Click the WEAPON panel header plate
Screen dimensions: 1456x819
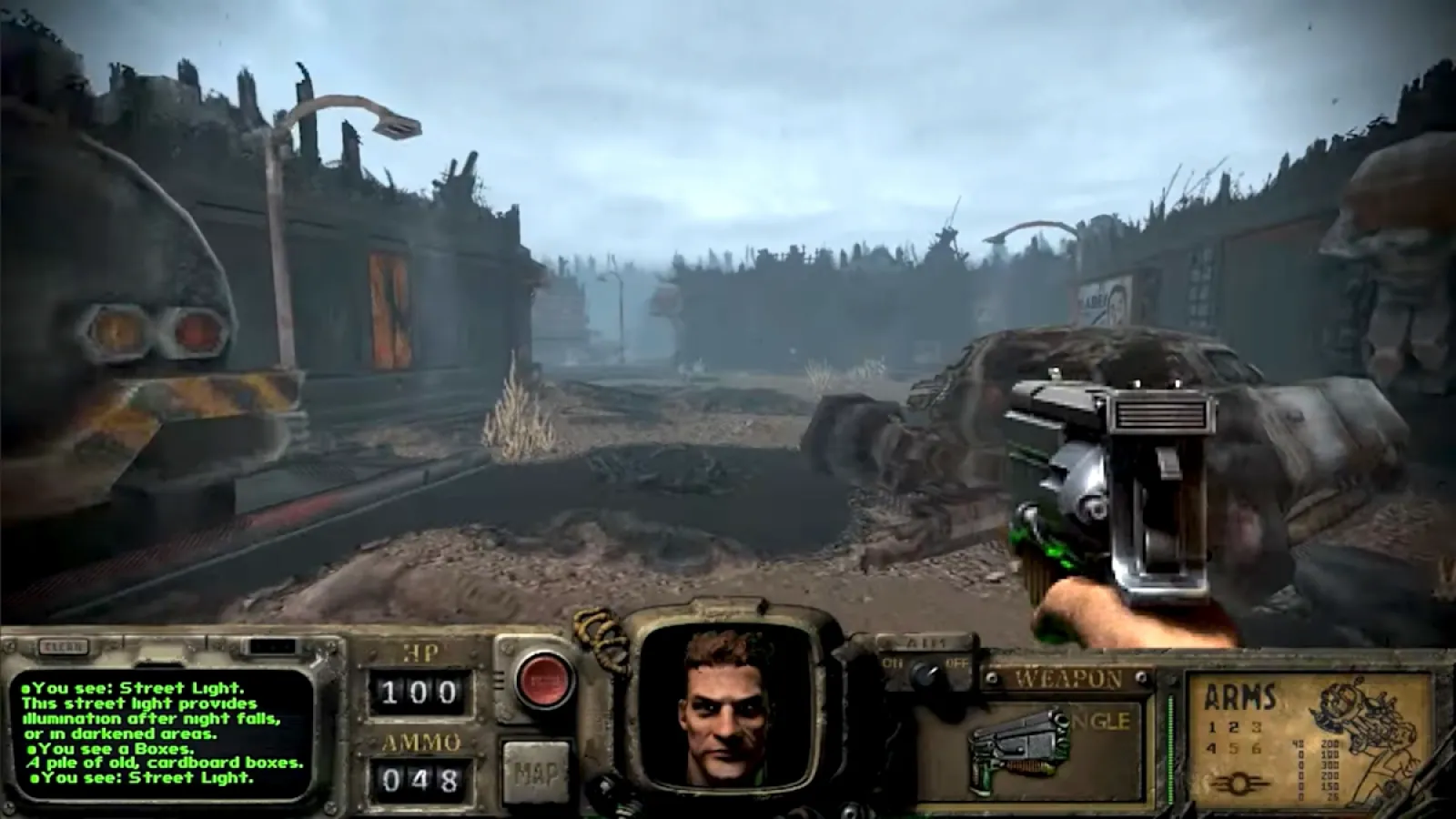[1067, 677]
